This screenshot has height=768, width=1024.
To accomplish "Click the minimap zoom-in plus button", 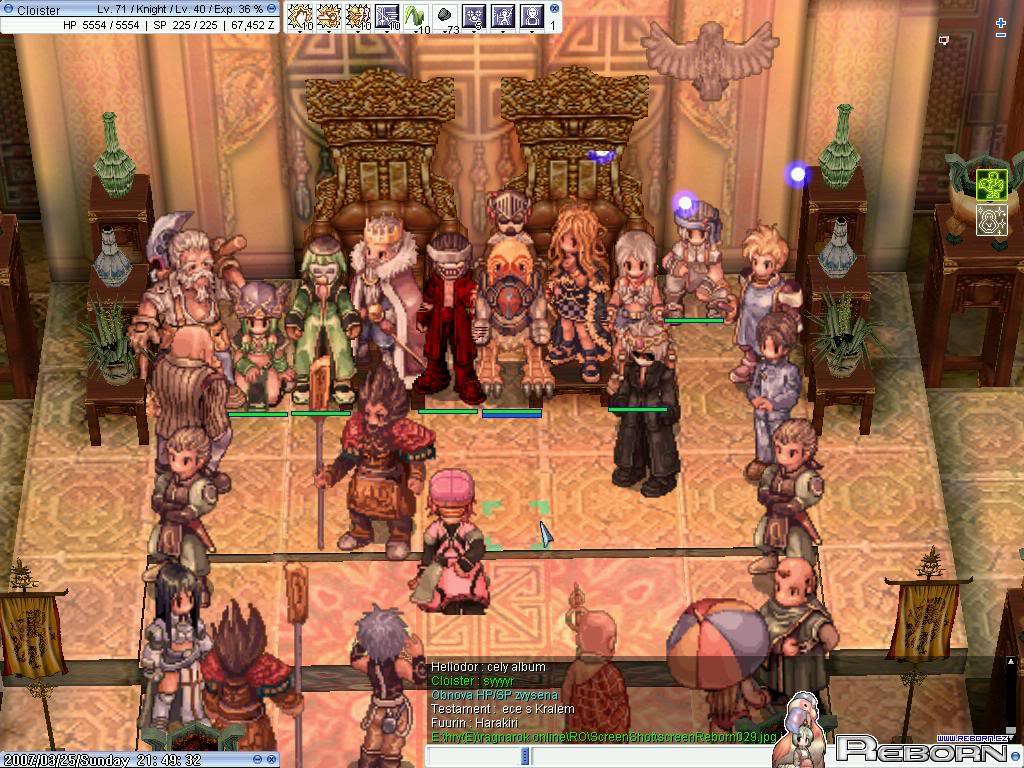I will tap(1001, 22).
